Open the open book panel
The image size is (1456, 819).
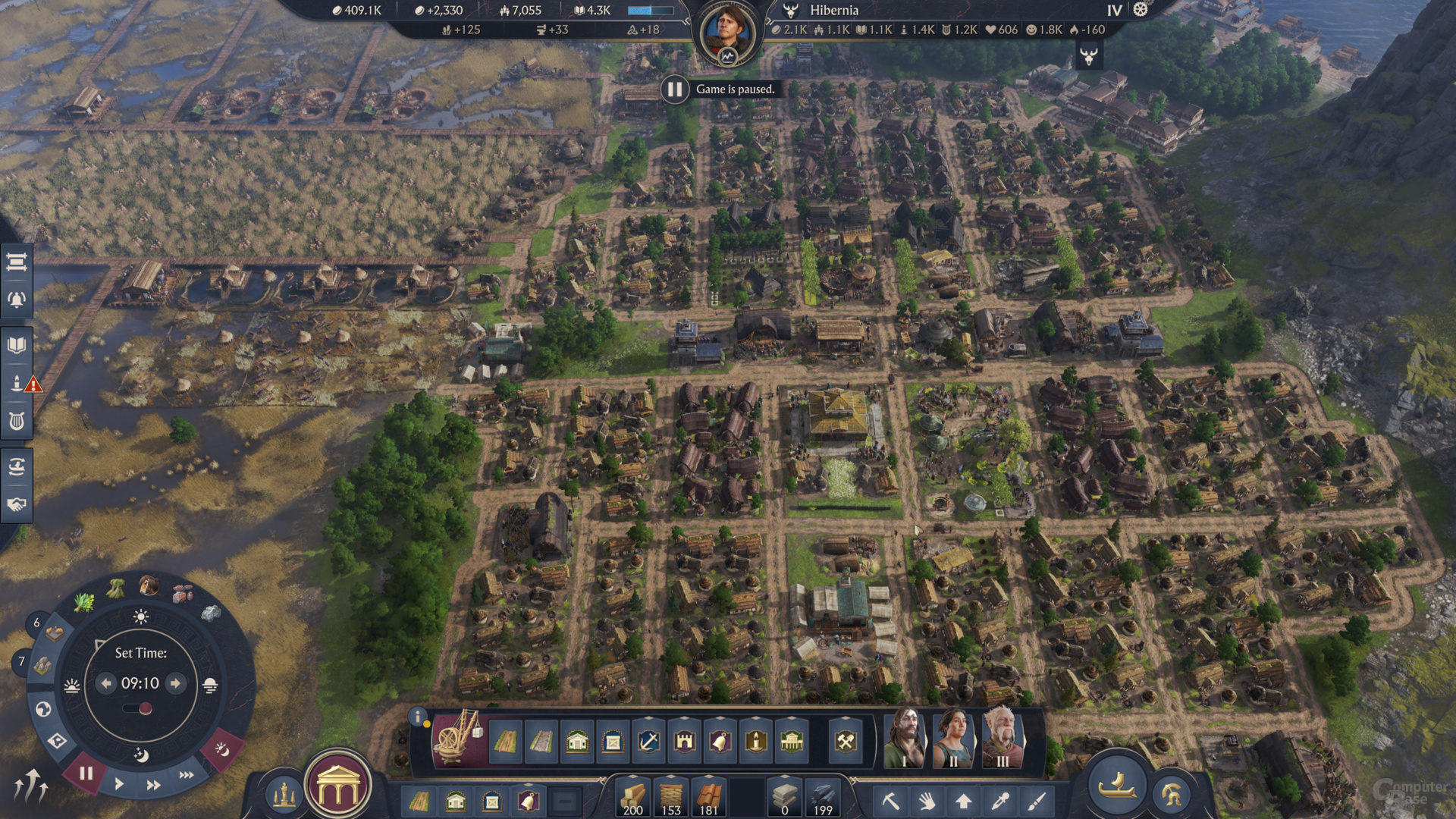pos(17,346)
